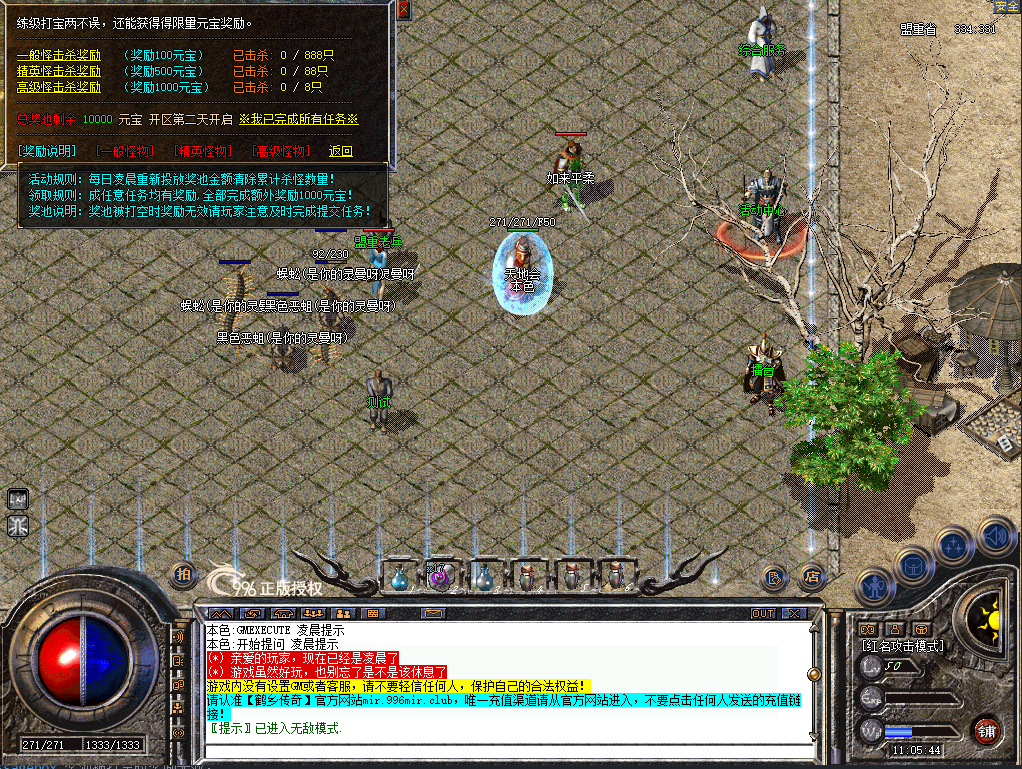This screenshot has width=1022, height=769.
Task: Switch to the 一般怪物 section
Action: 125,151
